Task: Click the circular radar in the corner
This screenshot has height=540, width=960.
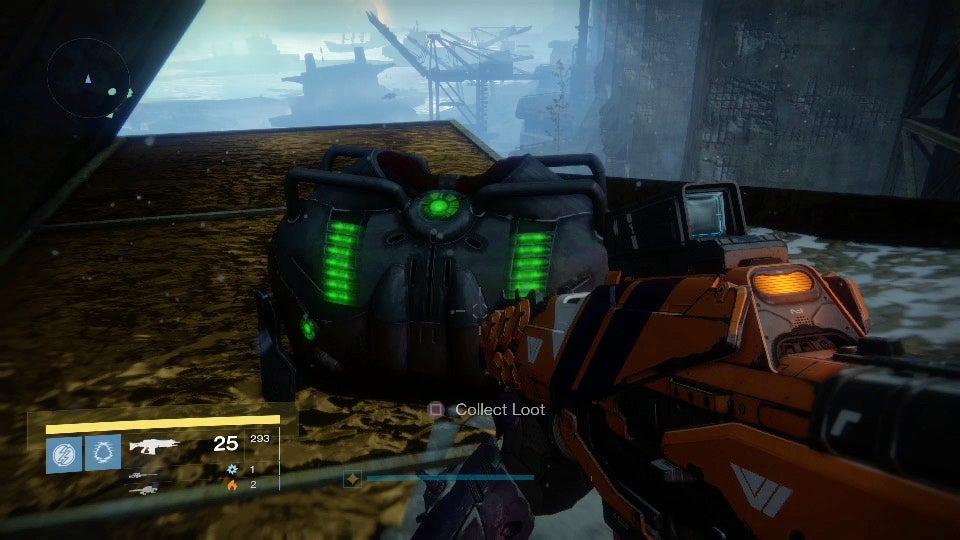Action: coord(88,77)
